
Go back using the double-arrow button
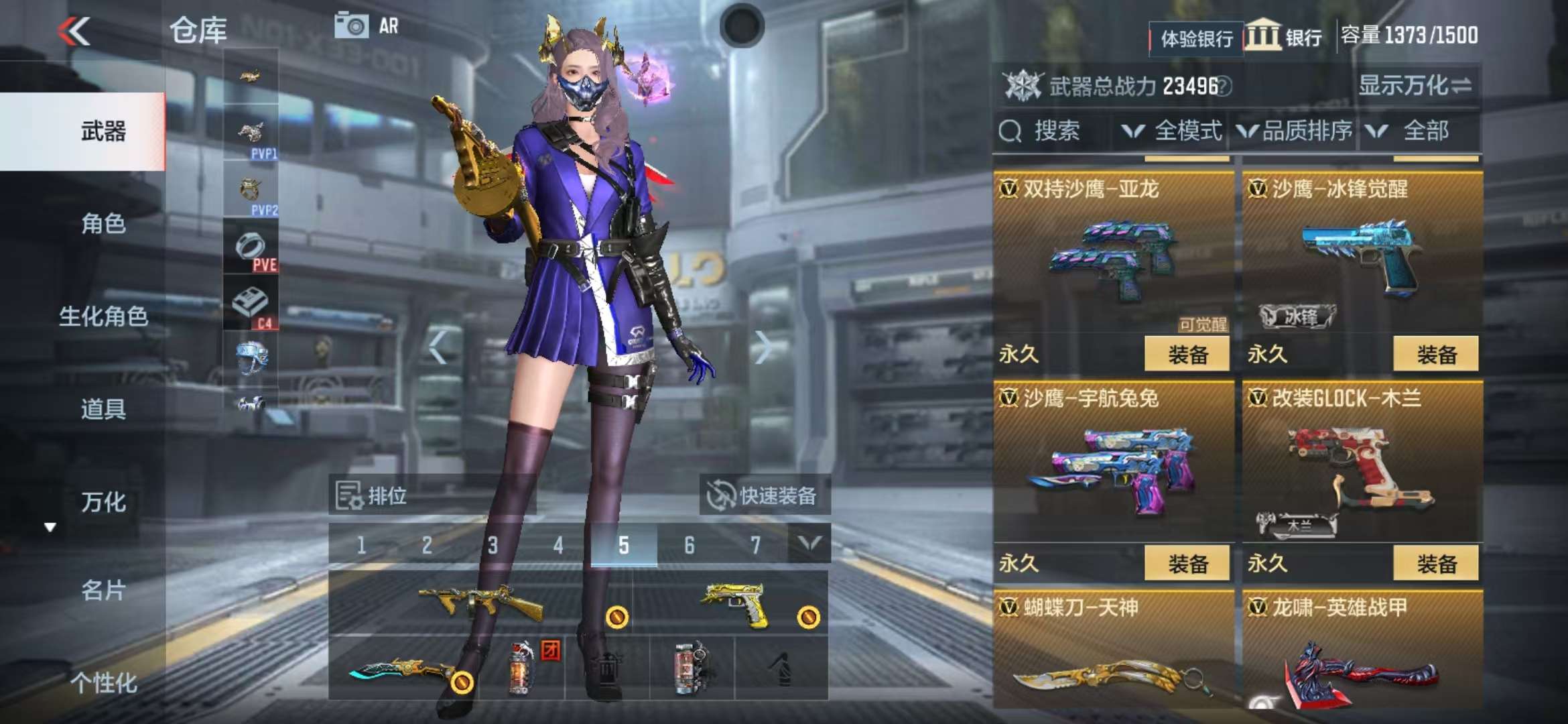tap(74, 32)
